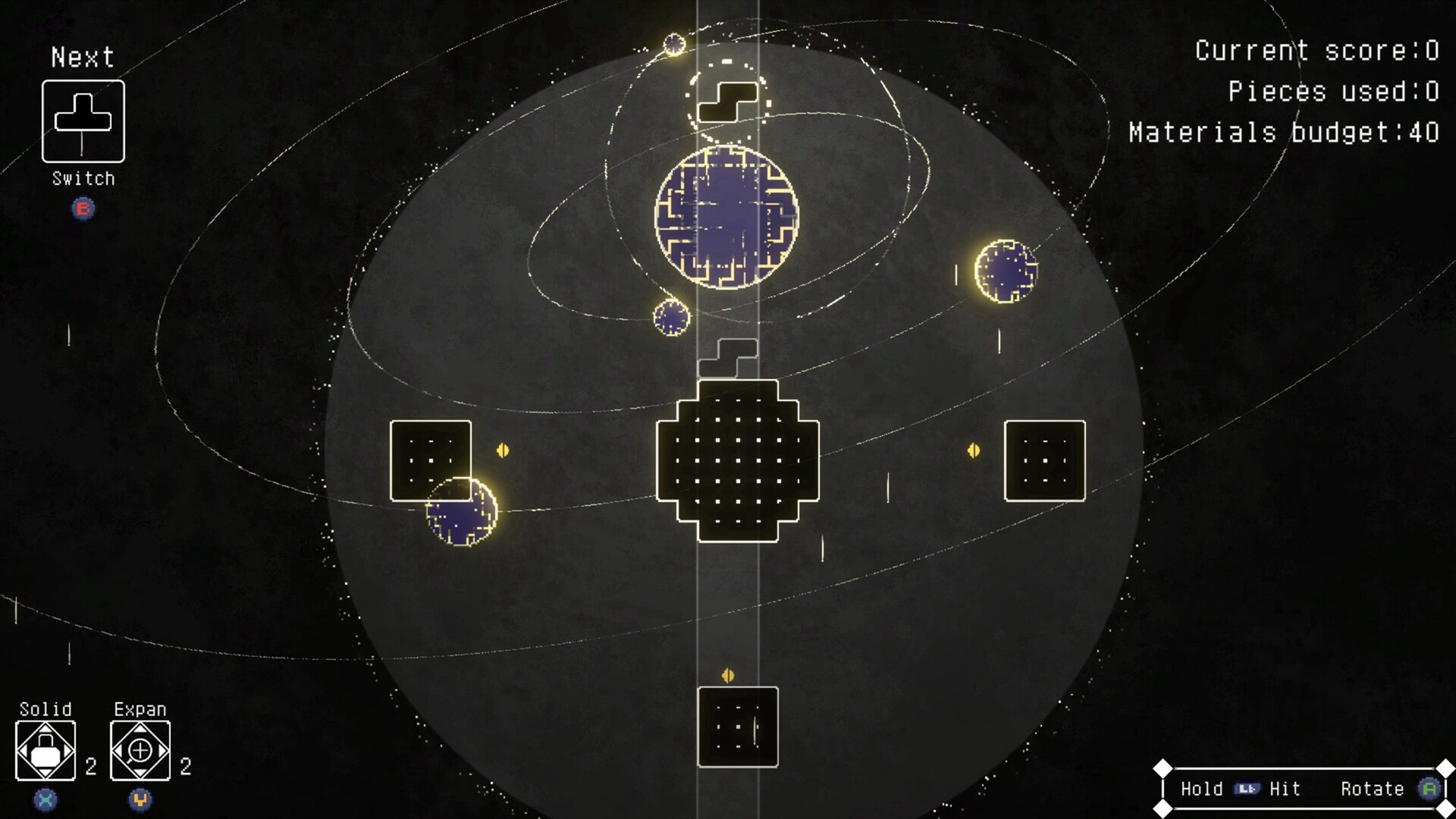Toggle the yellow diamond beside the left socket
The image size is (1456, 819).
503,450
